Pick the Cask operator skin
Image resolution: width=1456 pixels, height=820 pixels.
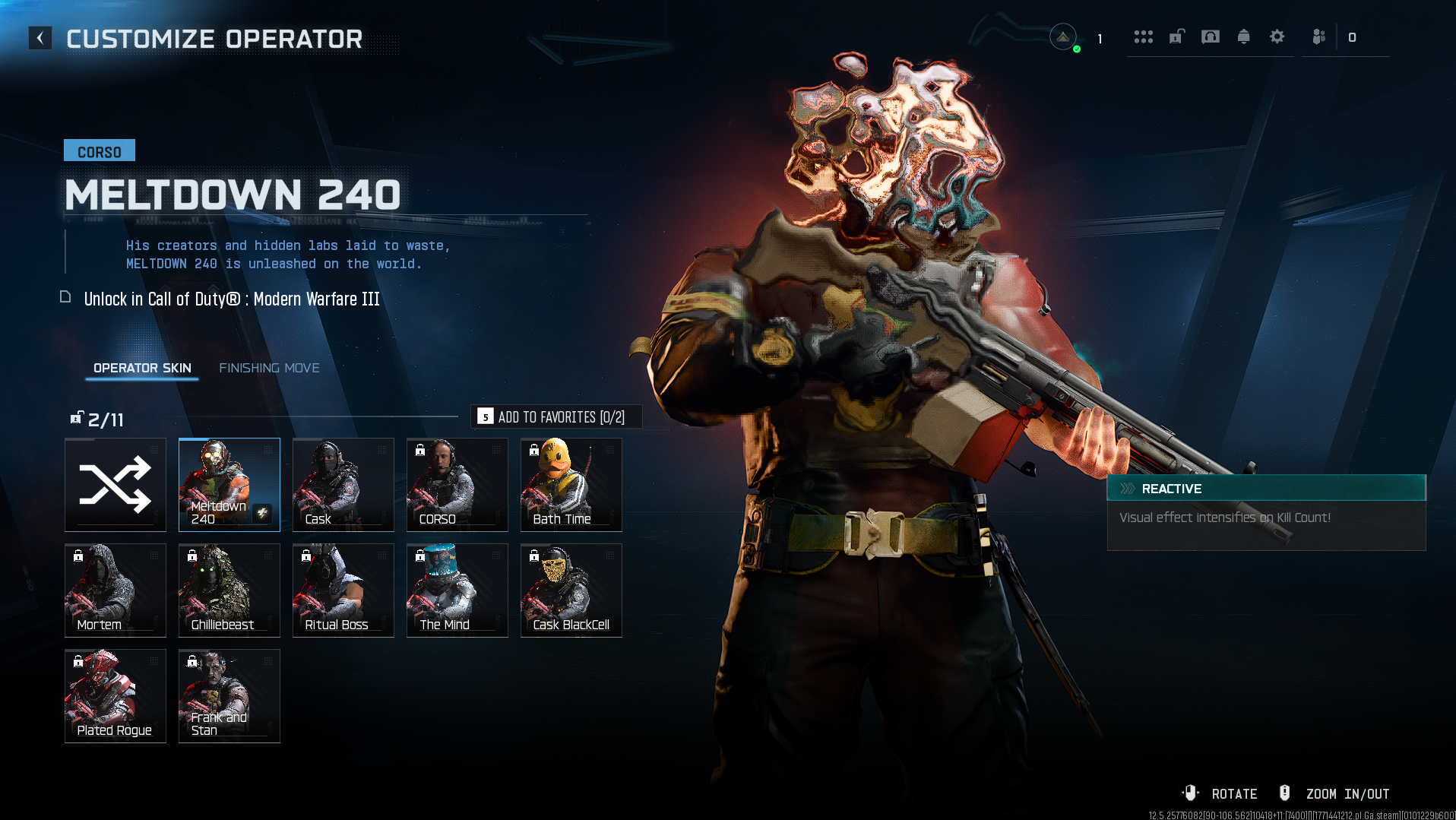pyautogui.click(x=343, y=485)
